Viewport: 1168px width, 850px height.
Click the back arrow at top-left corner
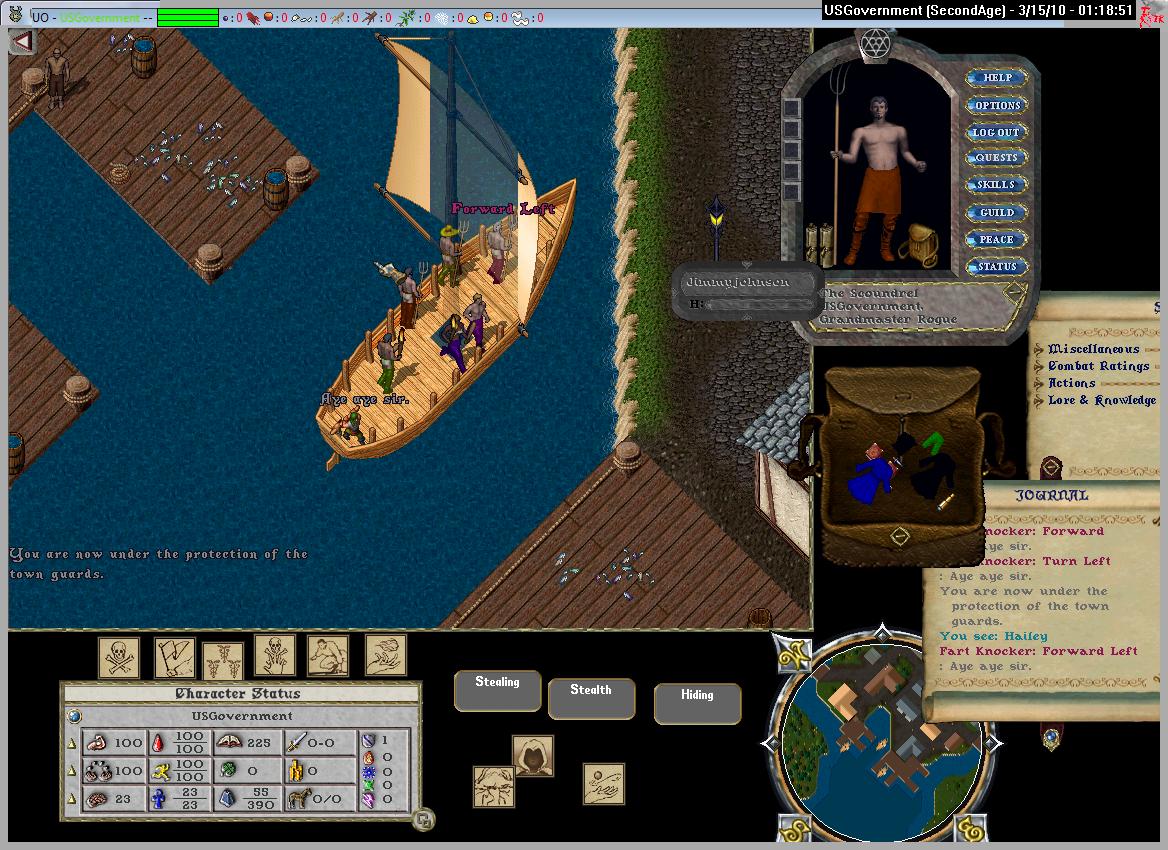click(x=22, y=42)
